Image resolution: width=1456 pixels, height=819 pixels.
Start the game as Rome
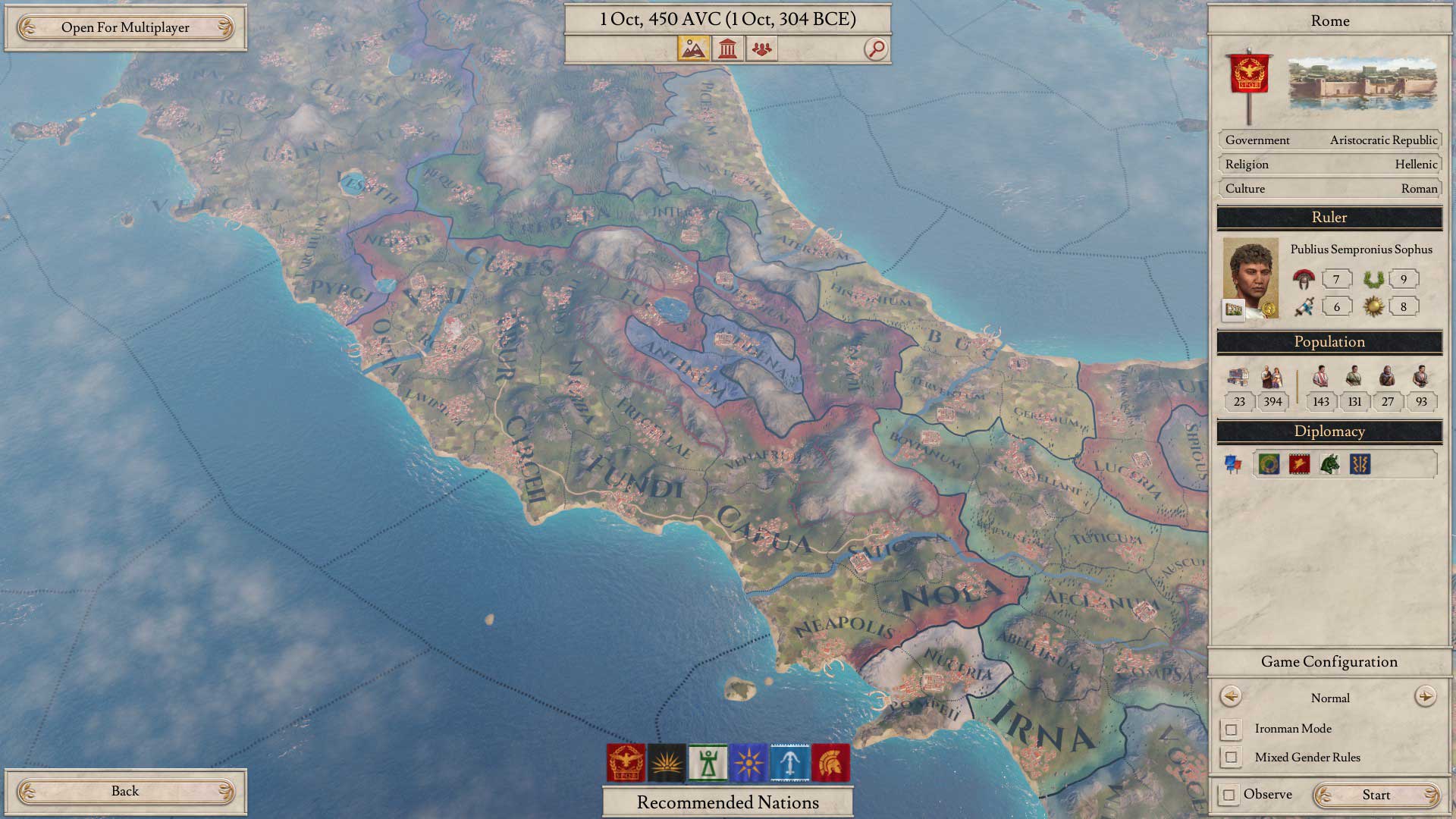(x=1376, y=795)
